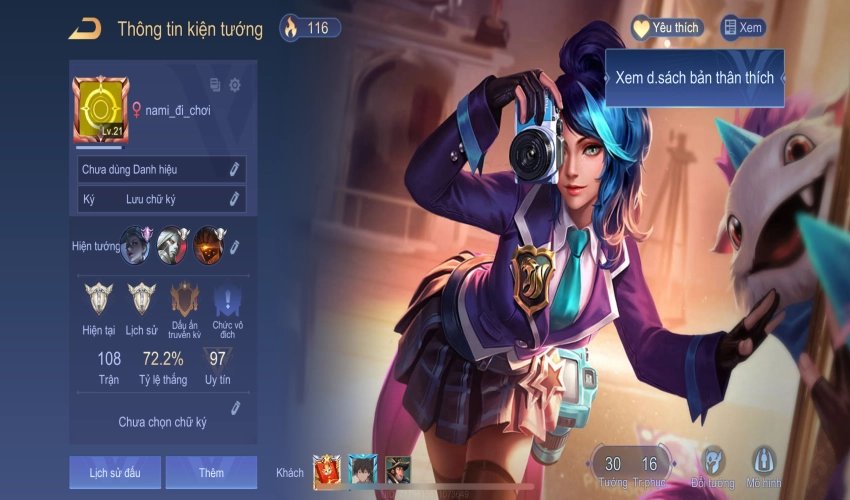Select the Hiện tại rank badge
Image resolution: width=850 pixels, height=500 pixels.
(x=99, y=300)
